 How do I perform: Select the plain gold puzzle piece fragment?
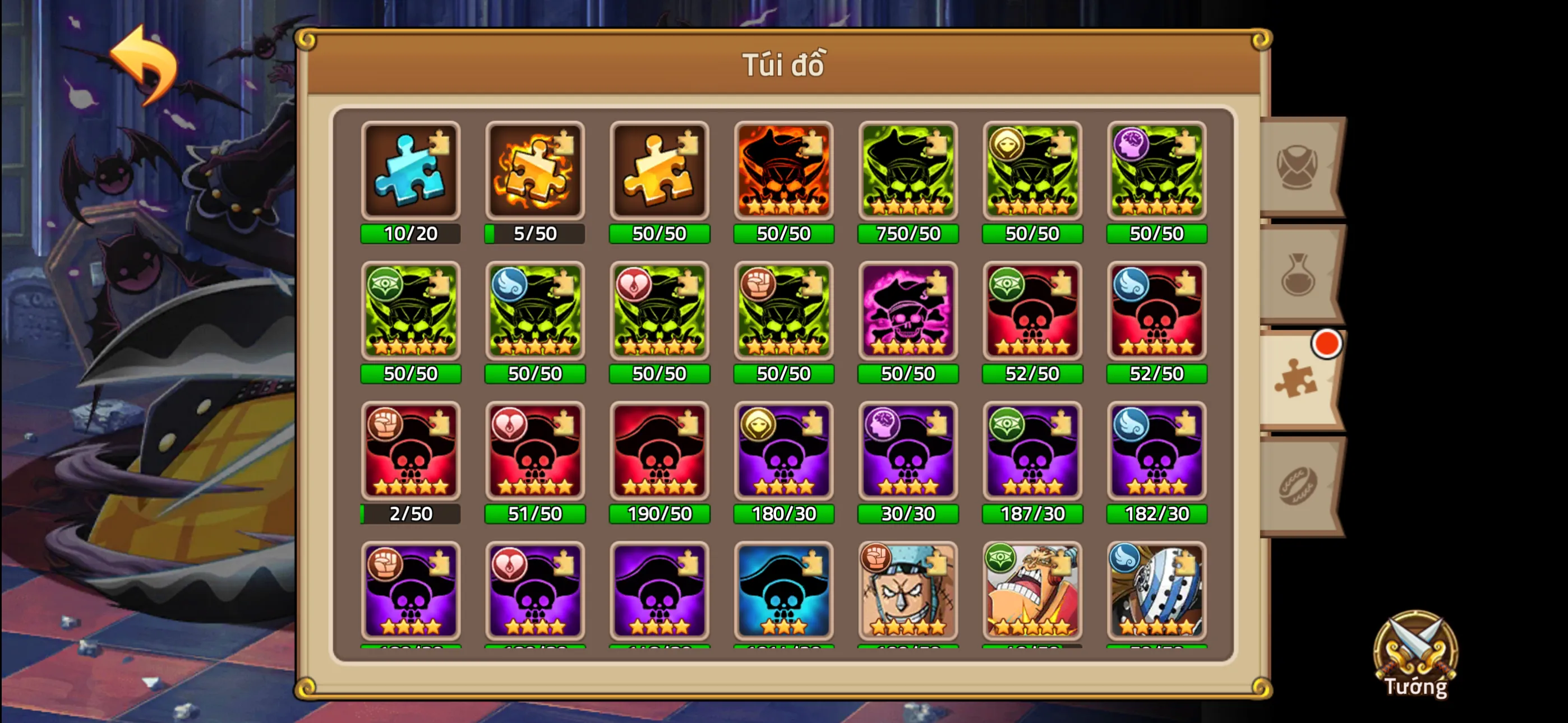coord(659,170)
